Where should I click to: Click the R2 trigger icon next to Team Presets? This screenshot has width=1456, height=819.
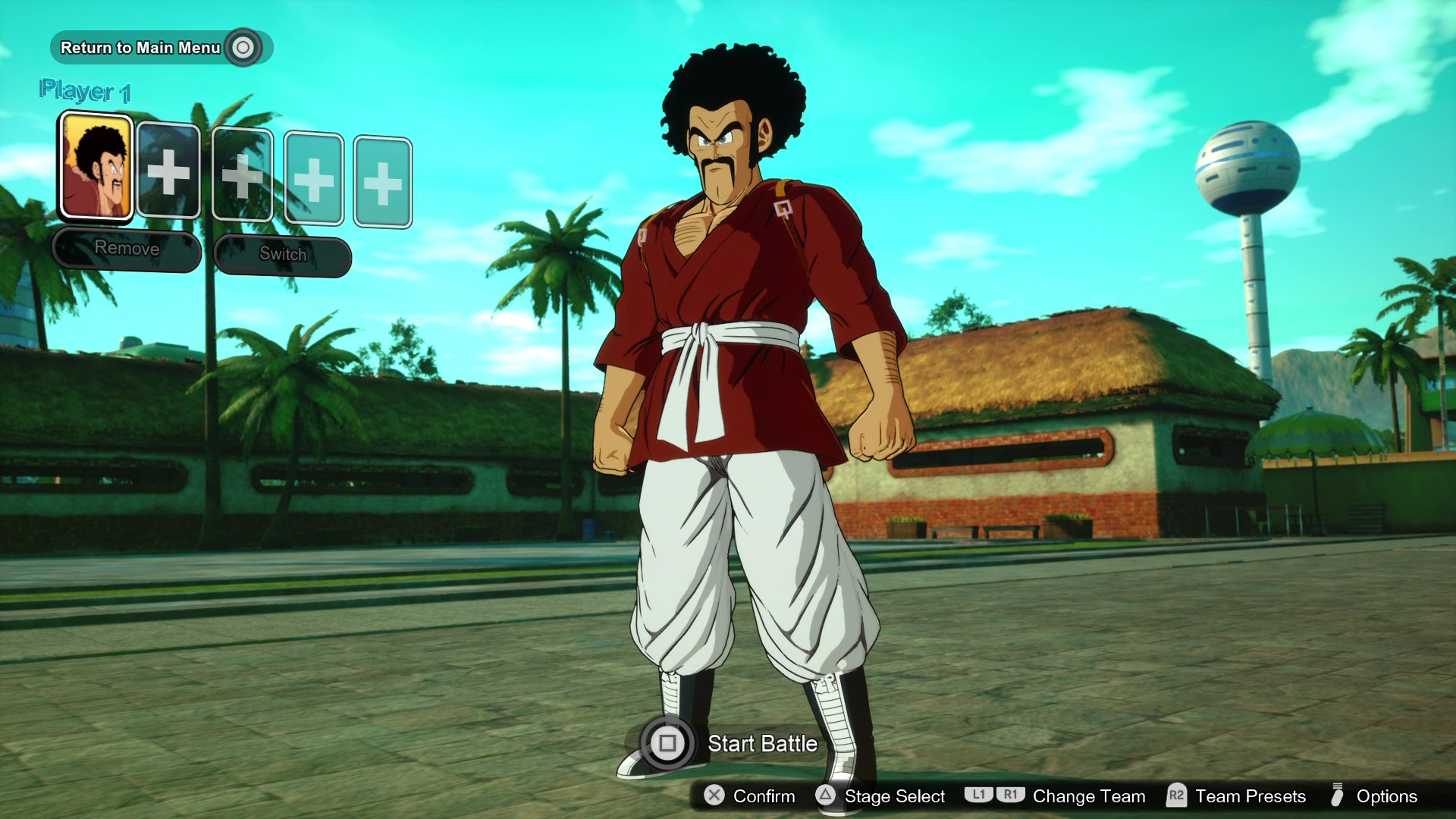[1177, 796]
